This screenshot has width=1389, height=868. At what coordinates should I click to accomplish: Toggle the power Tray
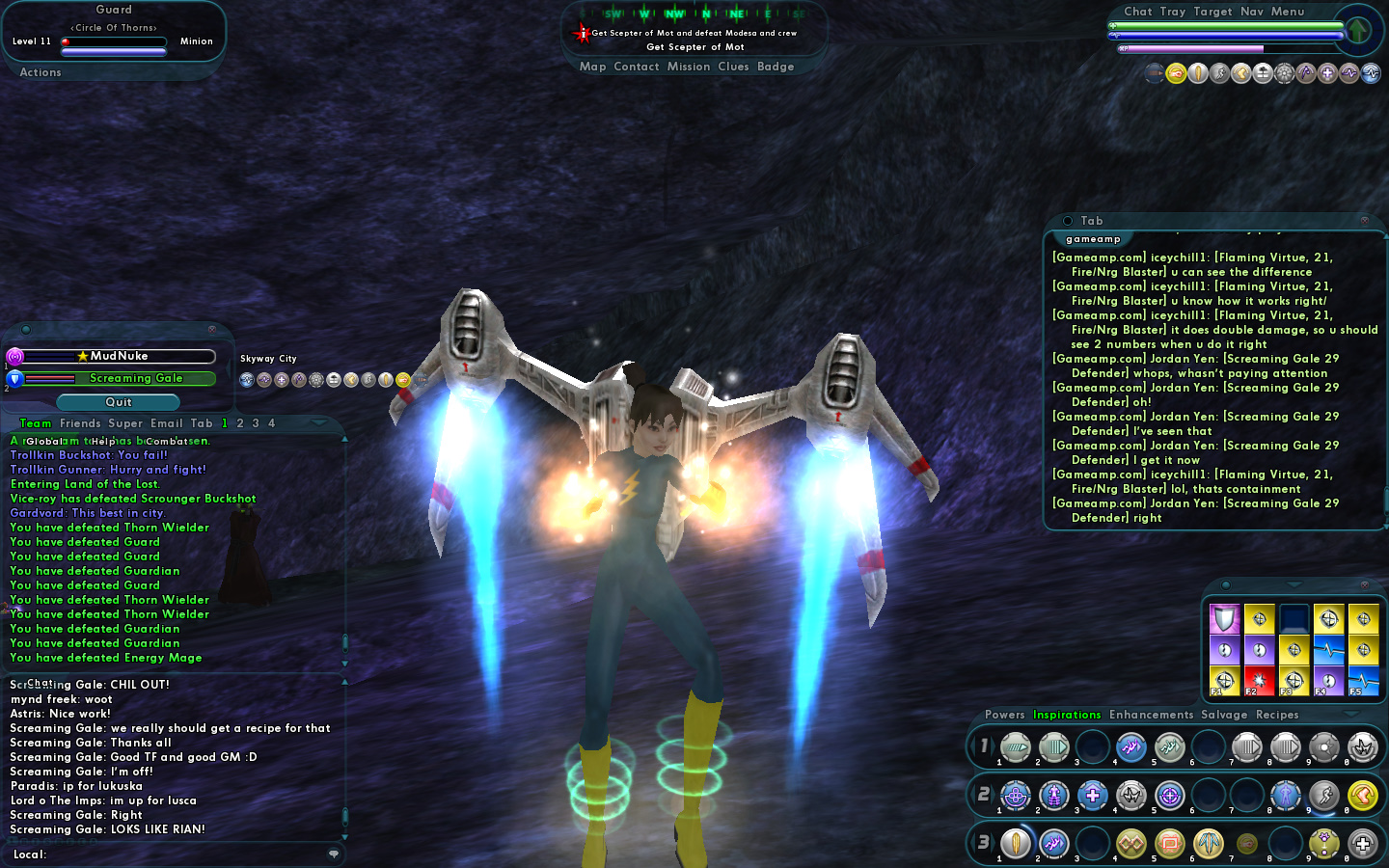coord(1173,12)
